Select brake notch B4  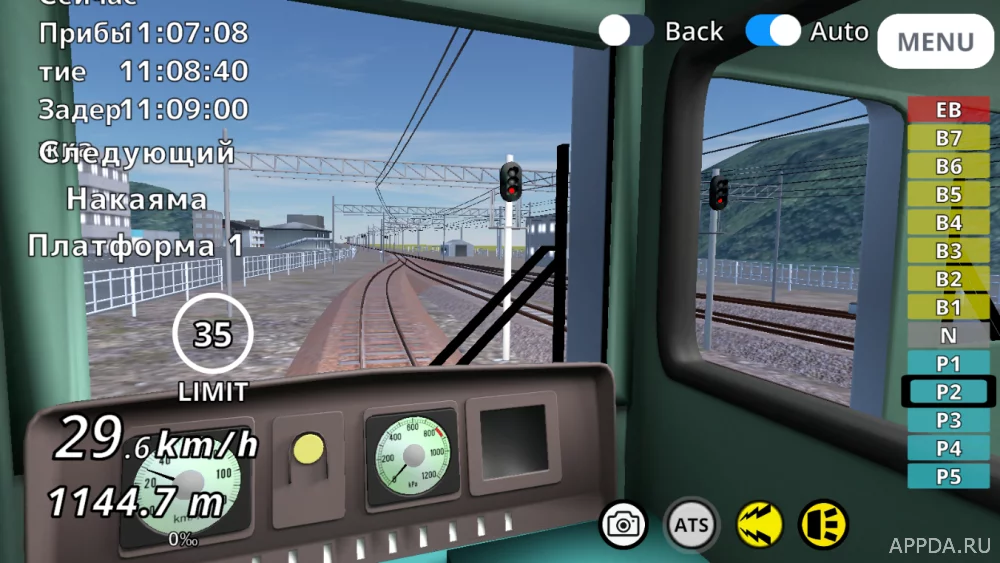coord(948,222)
